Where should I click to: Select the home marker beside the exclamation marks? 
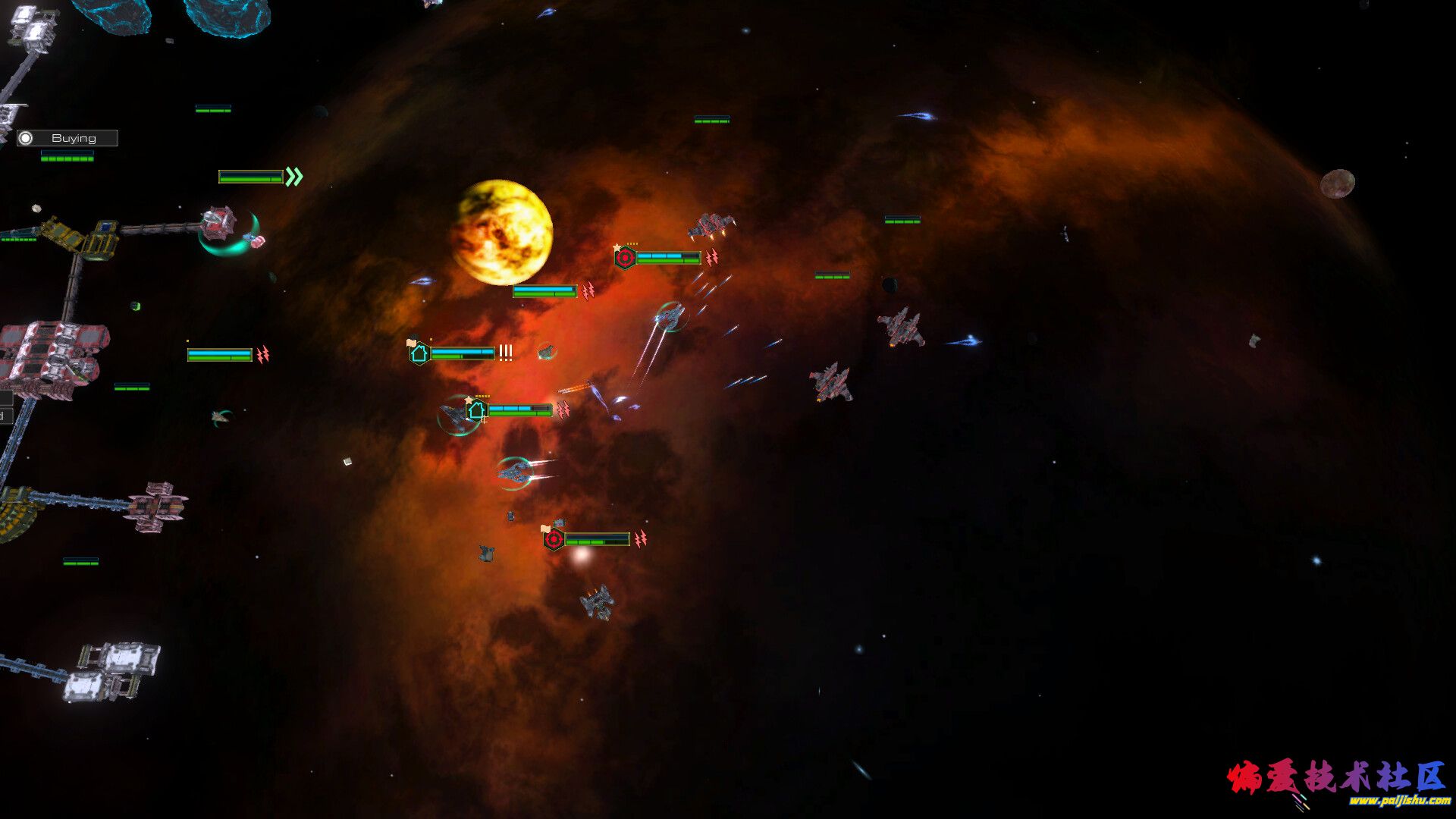tap(419, 353)
